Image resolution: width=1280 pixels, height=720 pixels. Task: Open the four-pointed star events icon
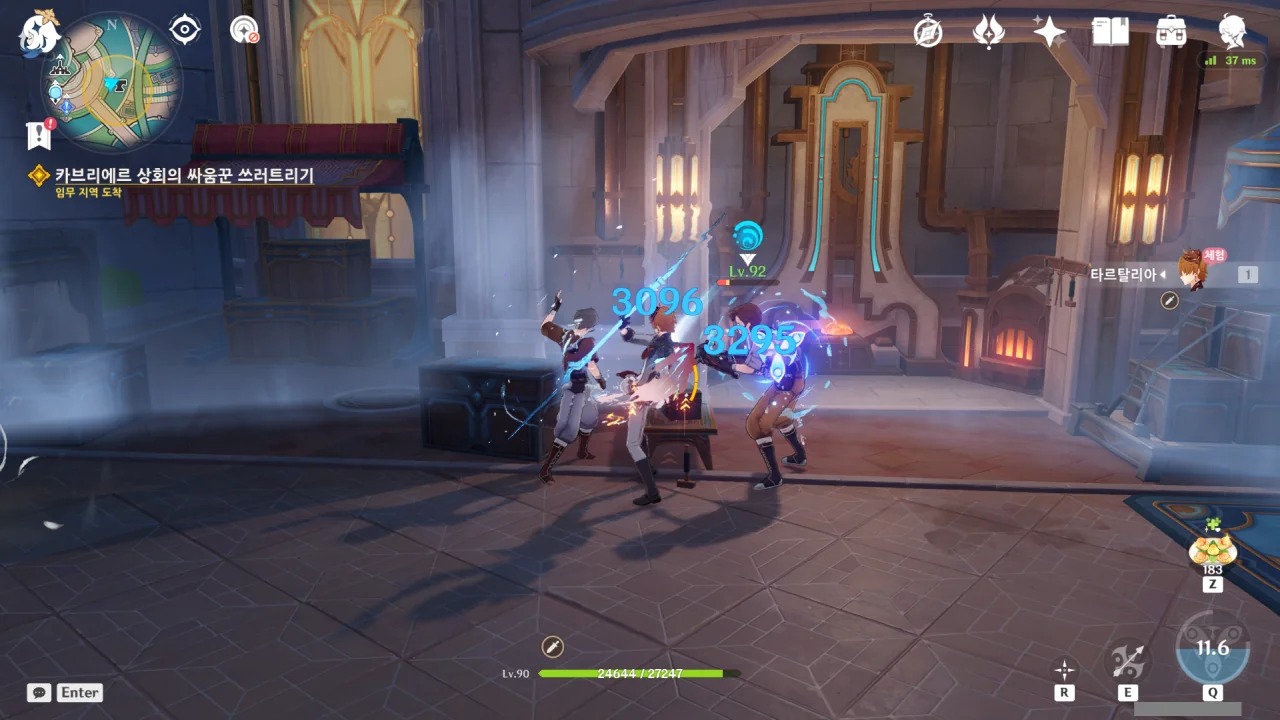tap(1049, 32)
